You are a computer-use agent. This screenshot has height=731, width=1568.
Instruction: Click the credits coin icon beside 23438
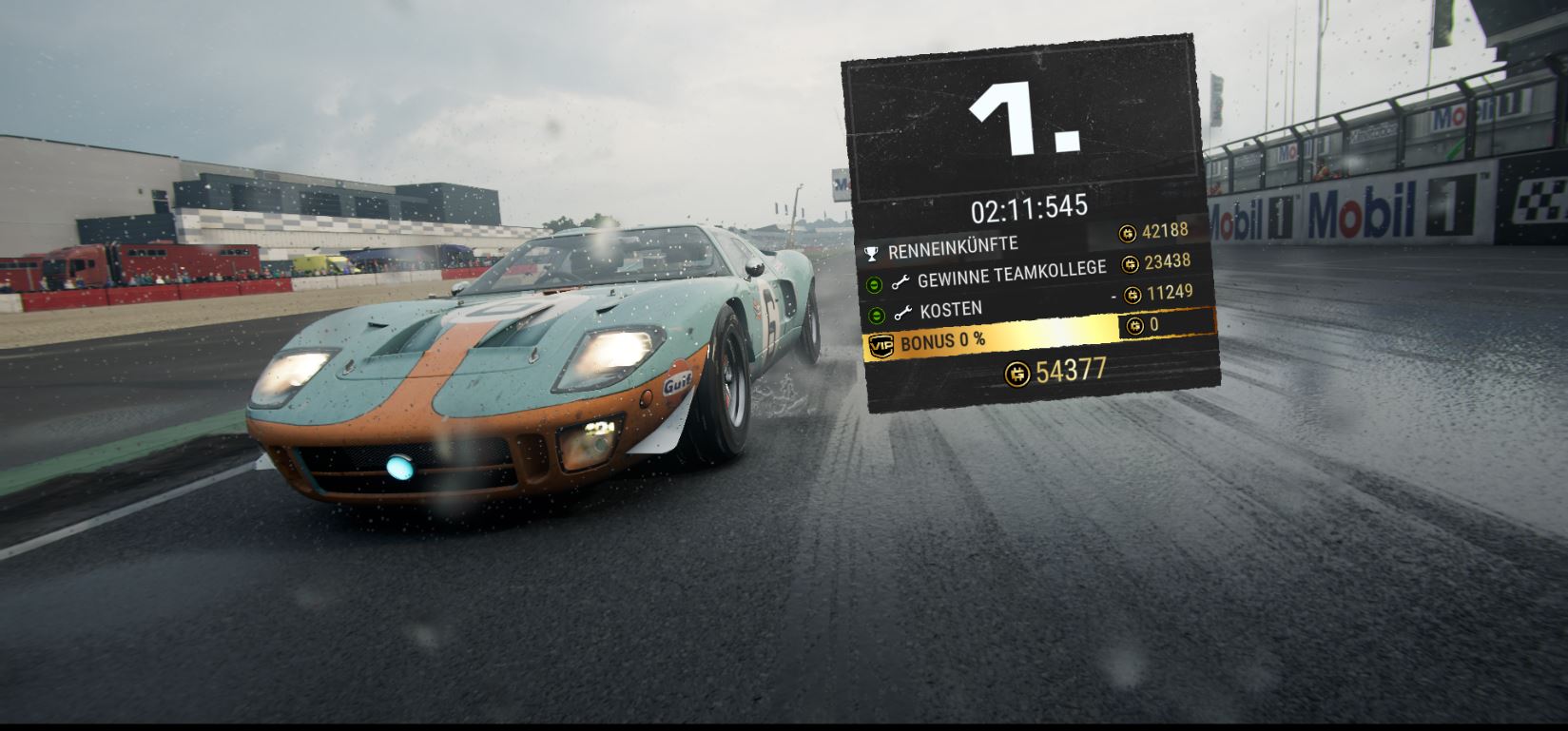[x=1130, y=264]
